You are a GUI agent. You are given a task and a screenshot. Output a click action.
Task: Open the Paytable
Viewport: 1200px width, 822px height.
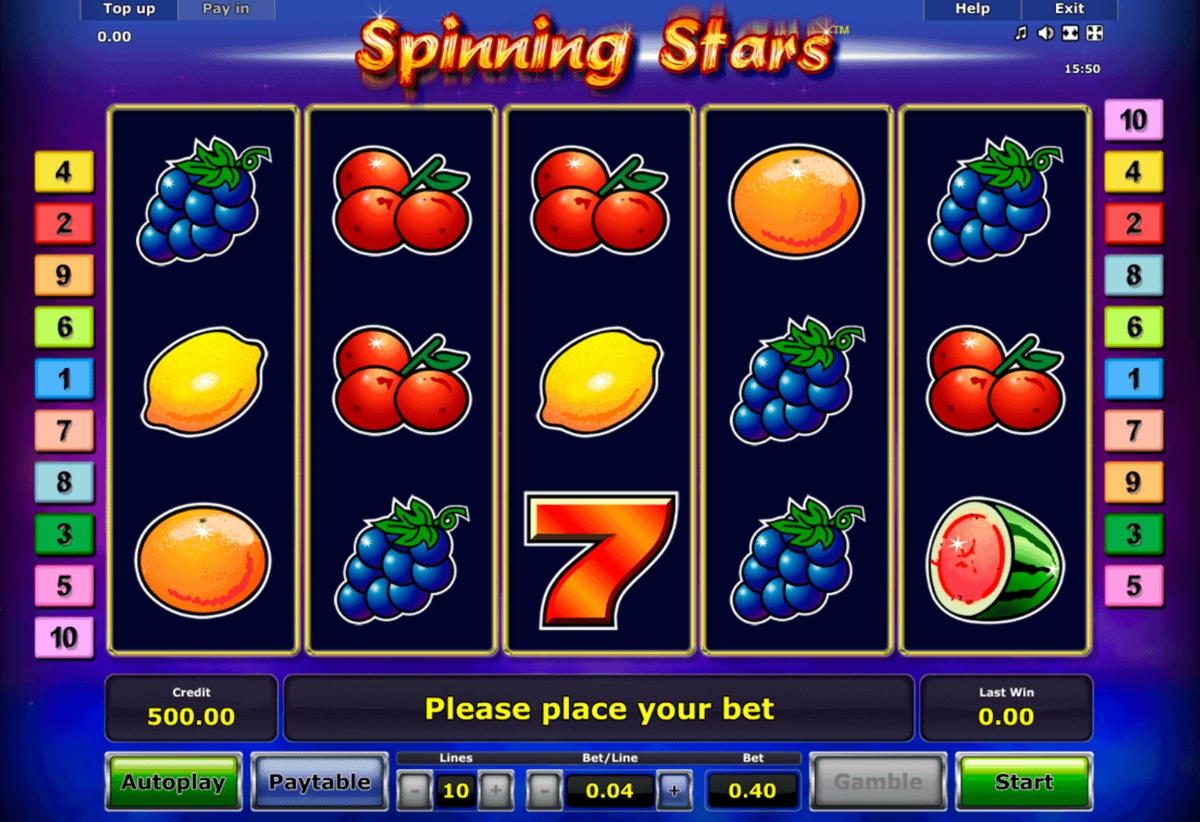(319, 782)
